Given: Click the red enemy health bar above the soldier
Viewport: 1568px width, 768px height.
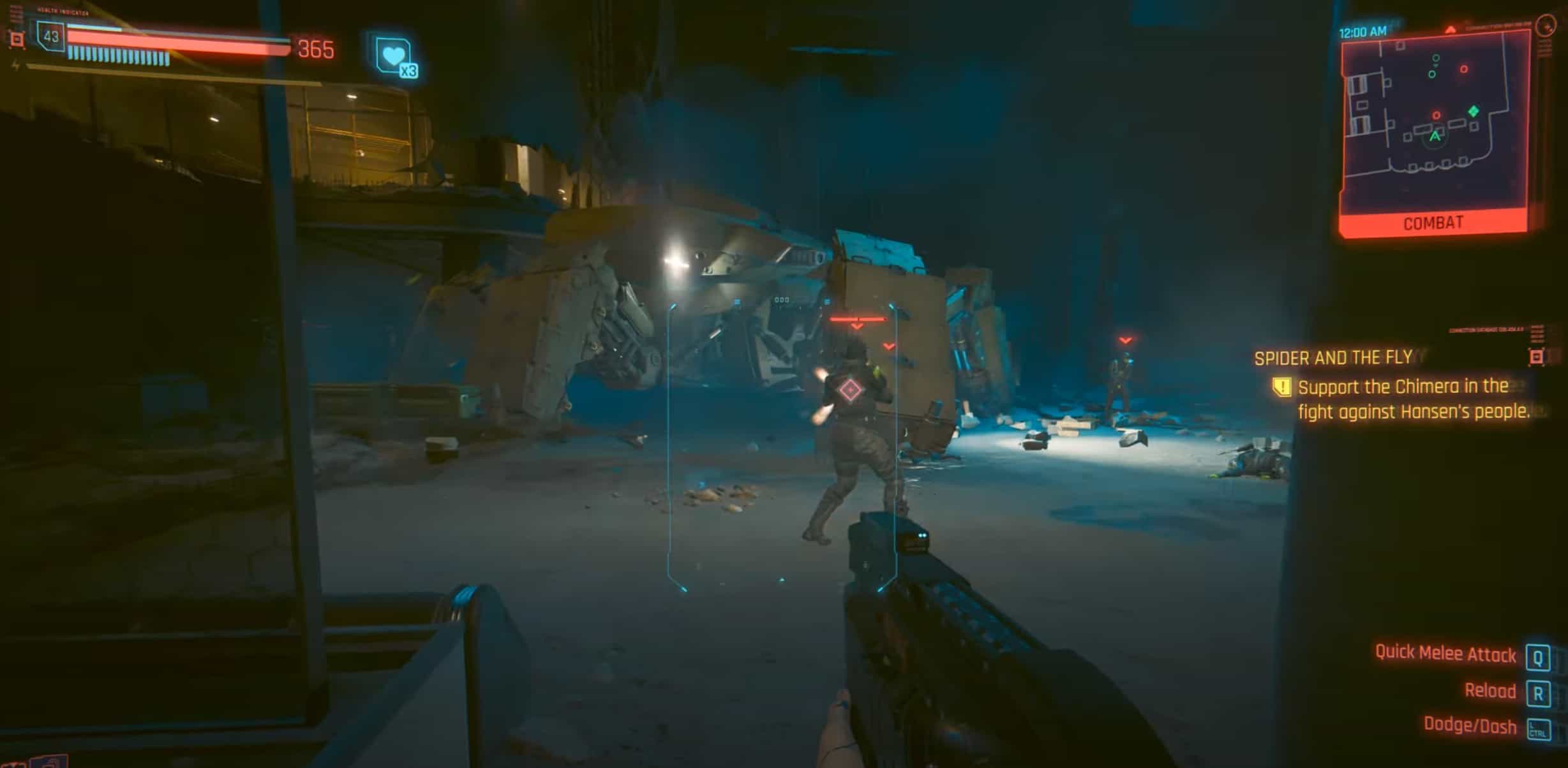Looking at the screenshot, I should (858, 318).
